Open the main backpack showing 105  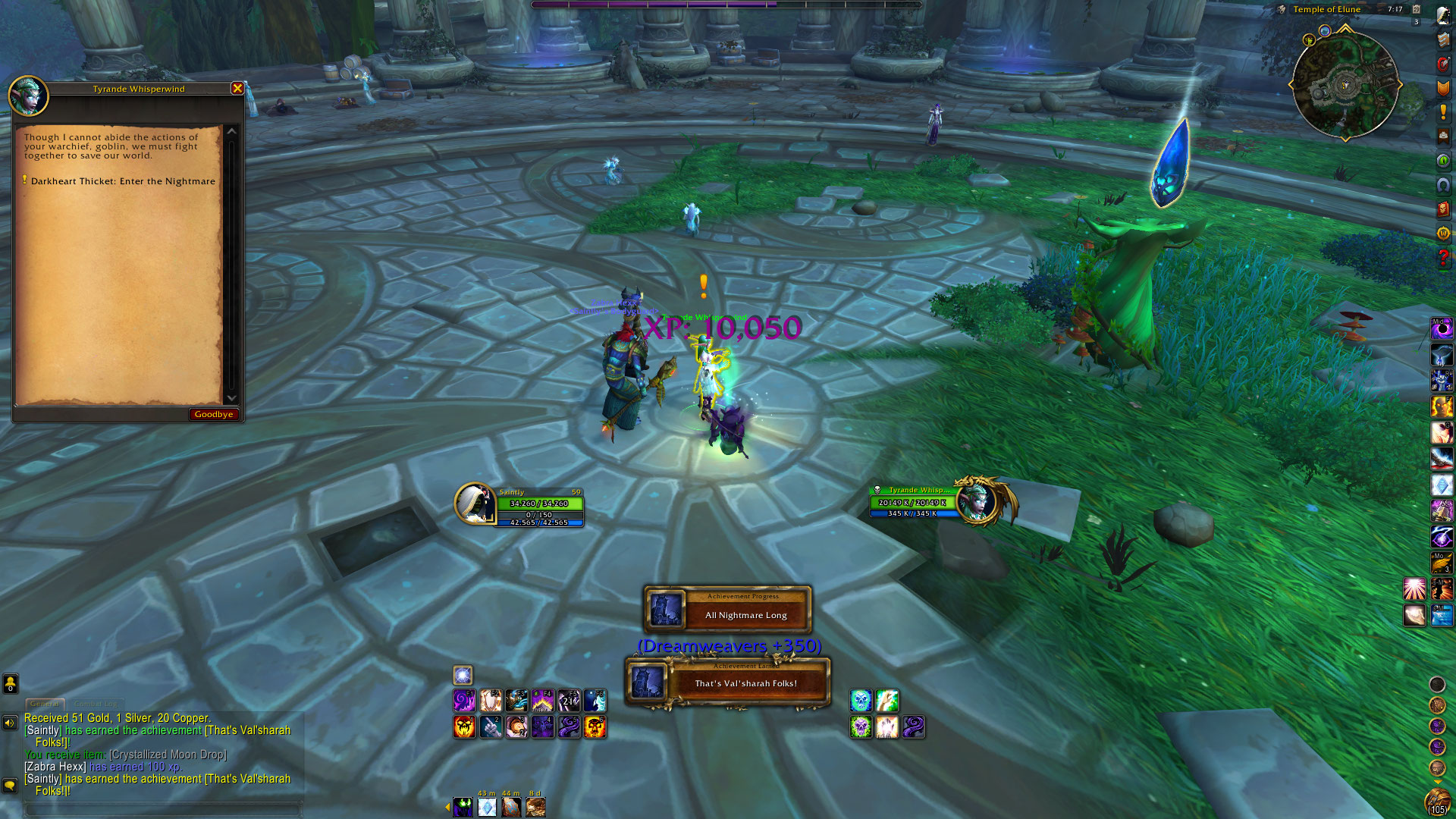click(x=1437, y=801)
